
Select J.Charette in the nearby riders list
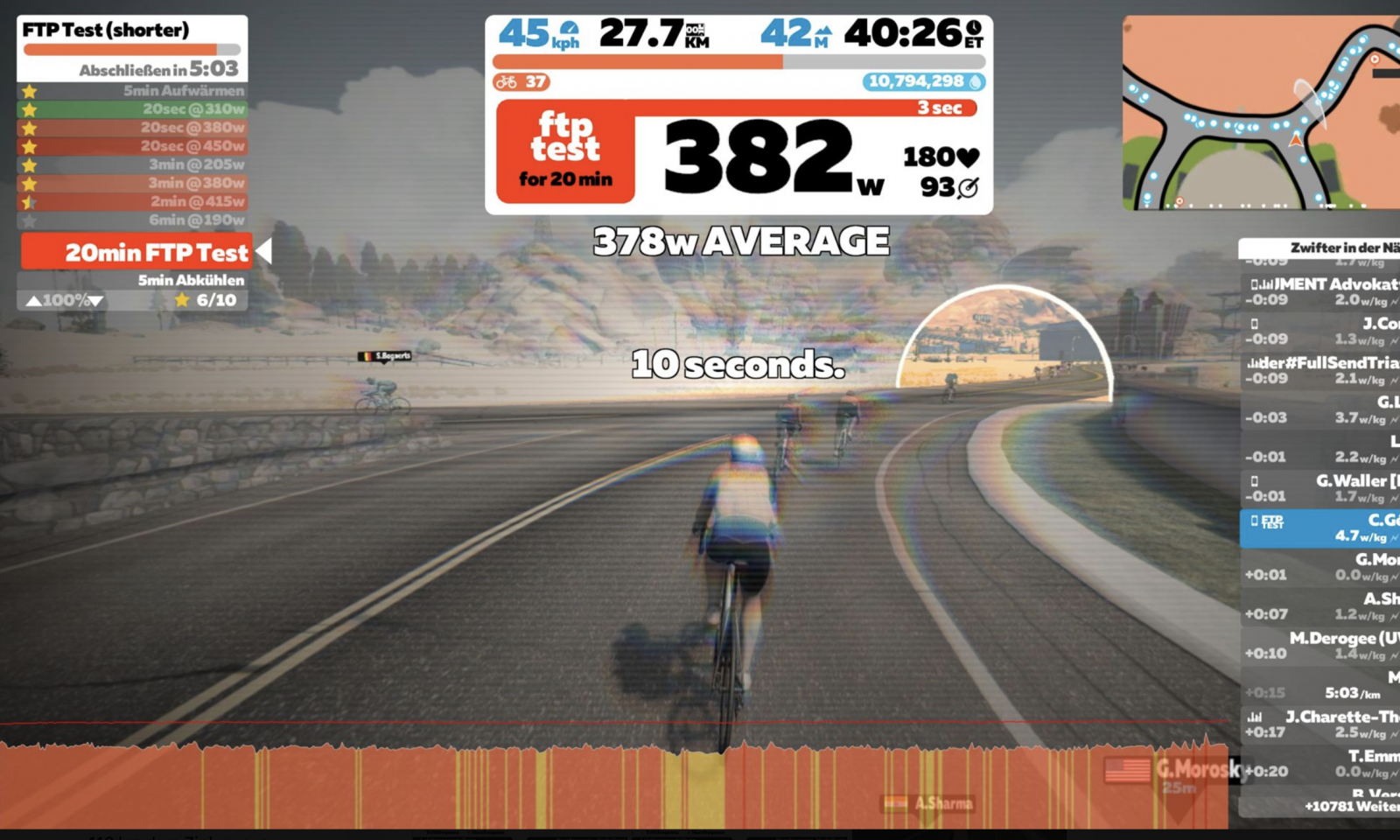coord(1321,724)
